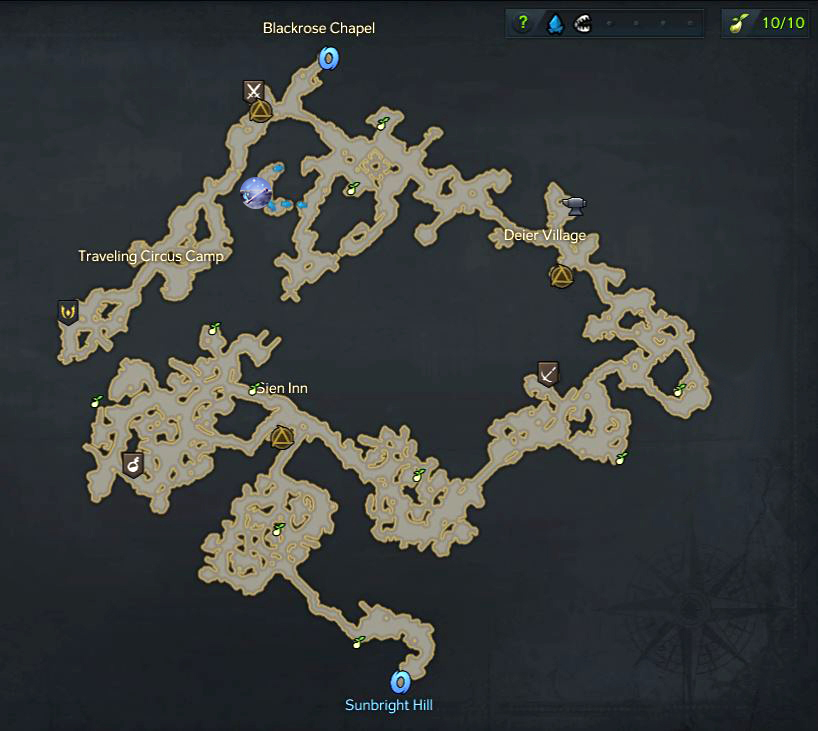Select the shield marker southeast of Deier Village

(547, 374)
